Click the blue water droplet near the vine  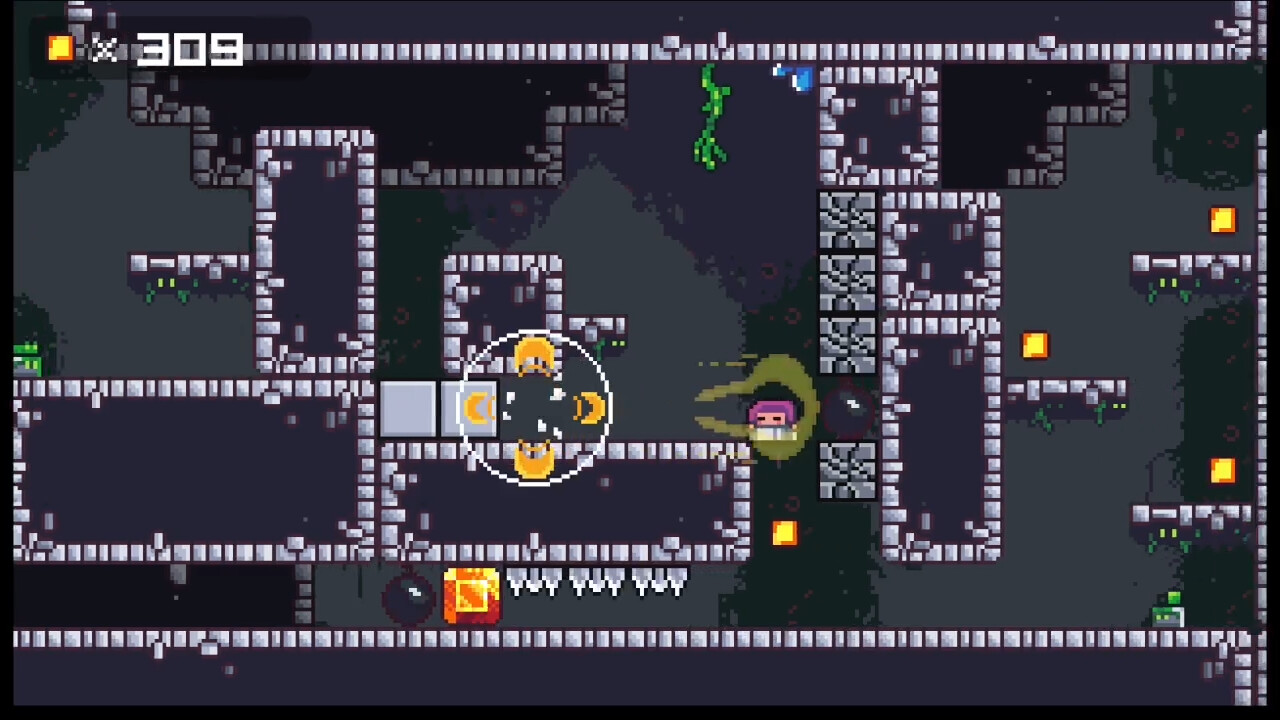point(793,80)
